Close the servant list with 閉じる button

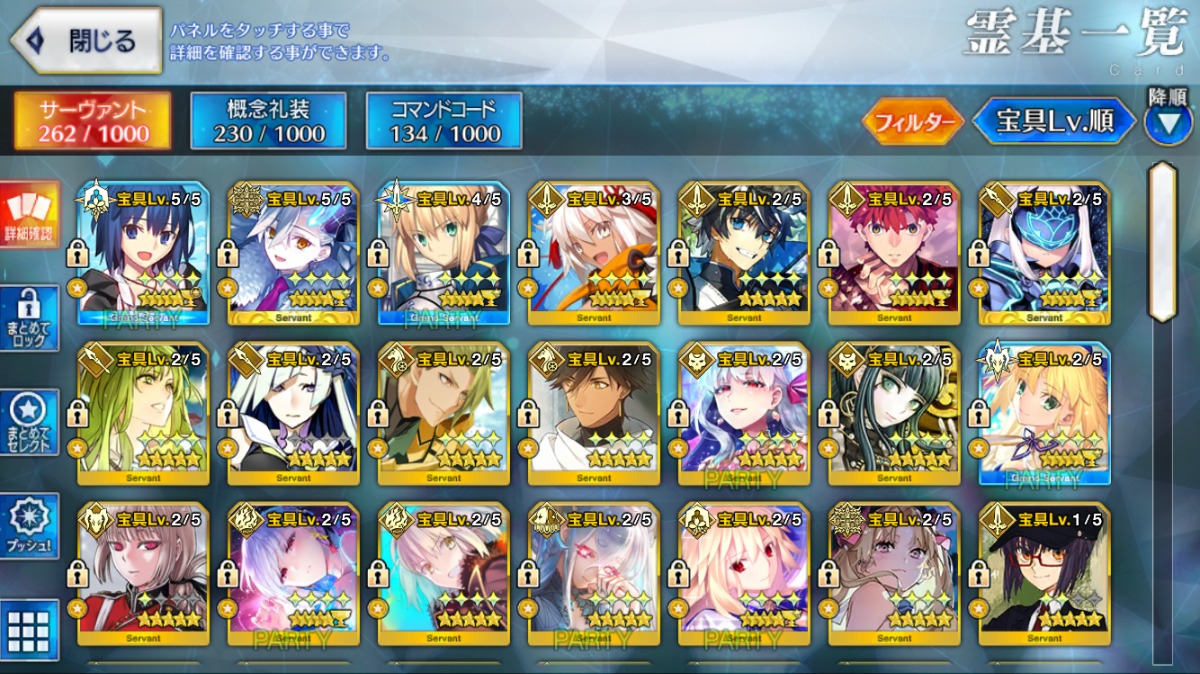[86, 41]
